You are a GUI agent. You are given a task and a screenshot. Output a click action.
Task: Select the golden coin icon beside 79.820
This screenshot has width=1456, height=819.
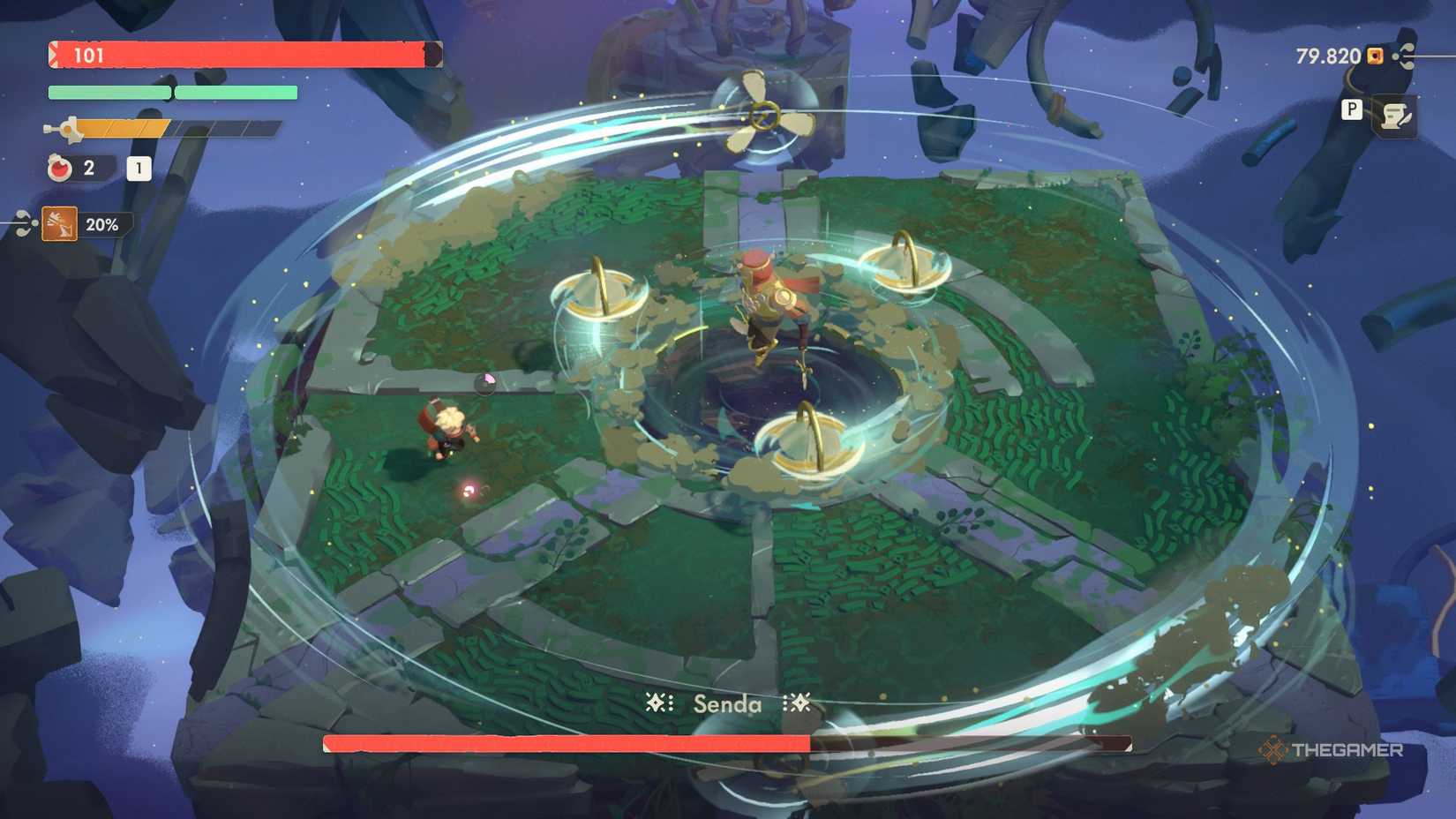tap(1375, 56)
